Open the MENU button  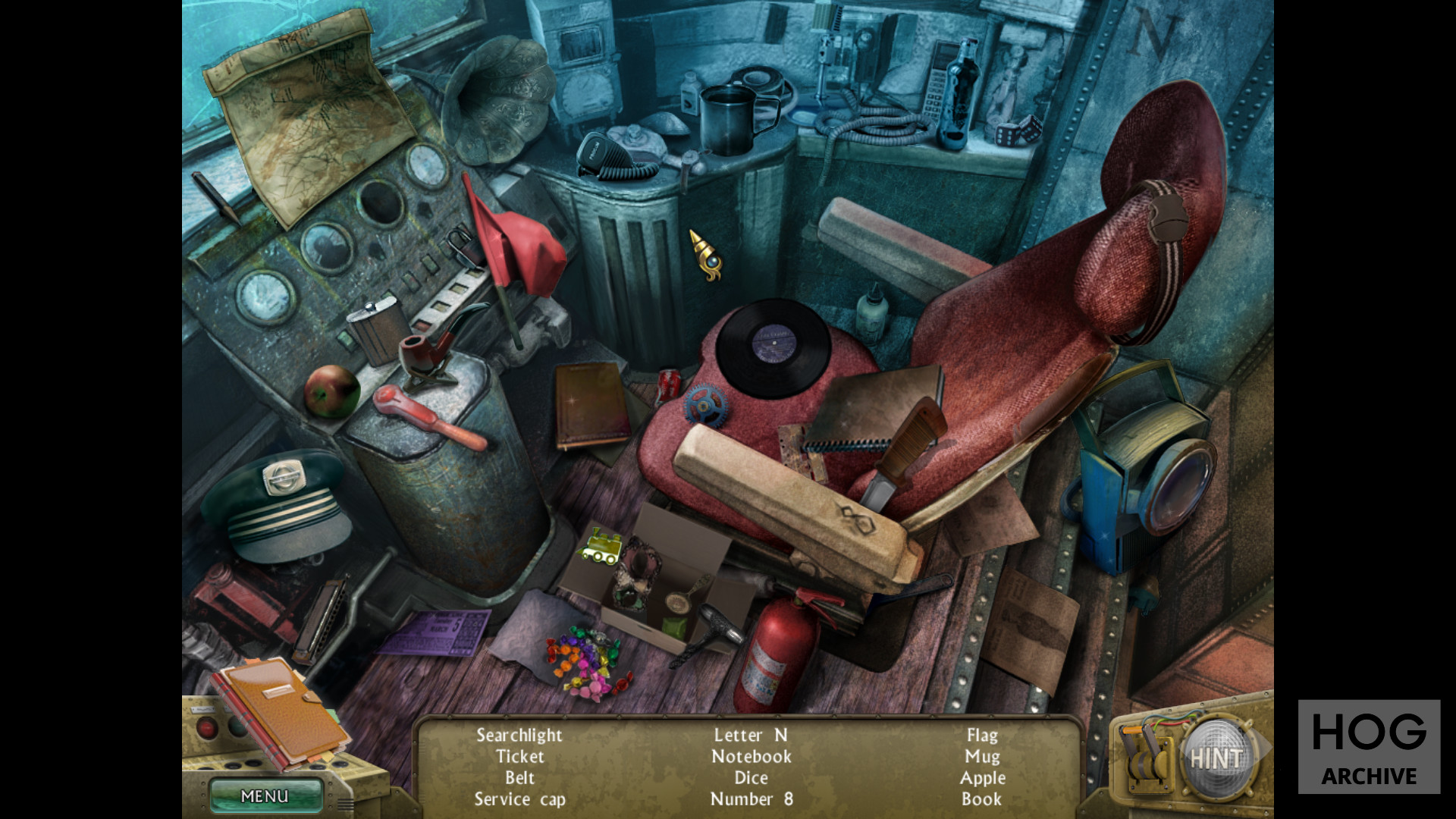point(265,796)
